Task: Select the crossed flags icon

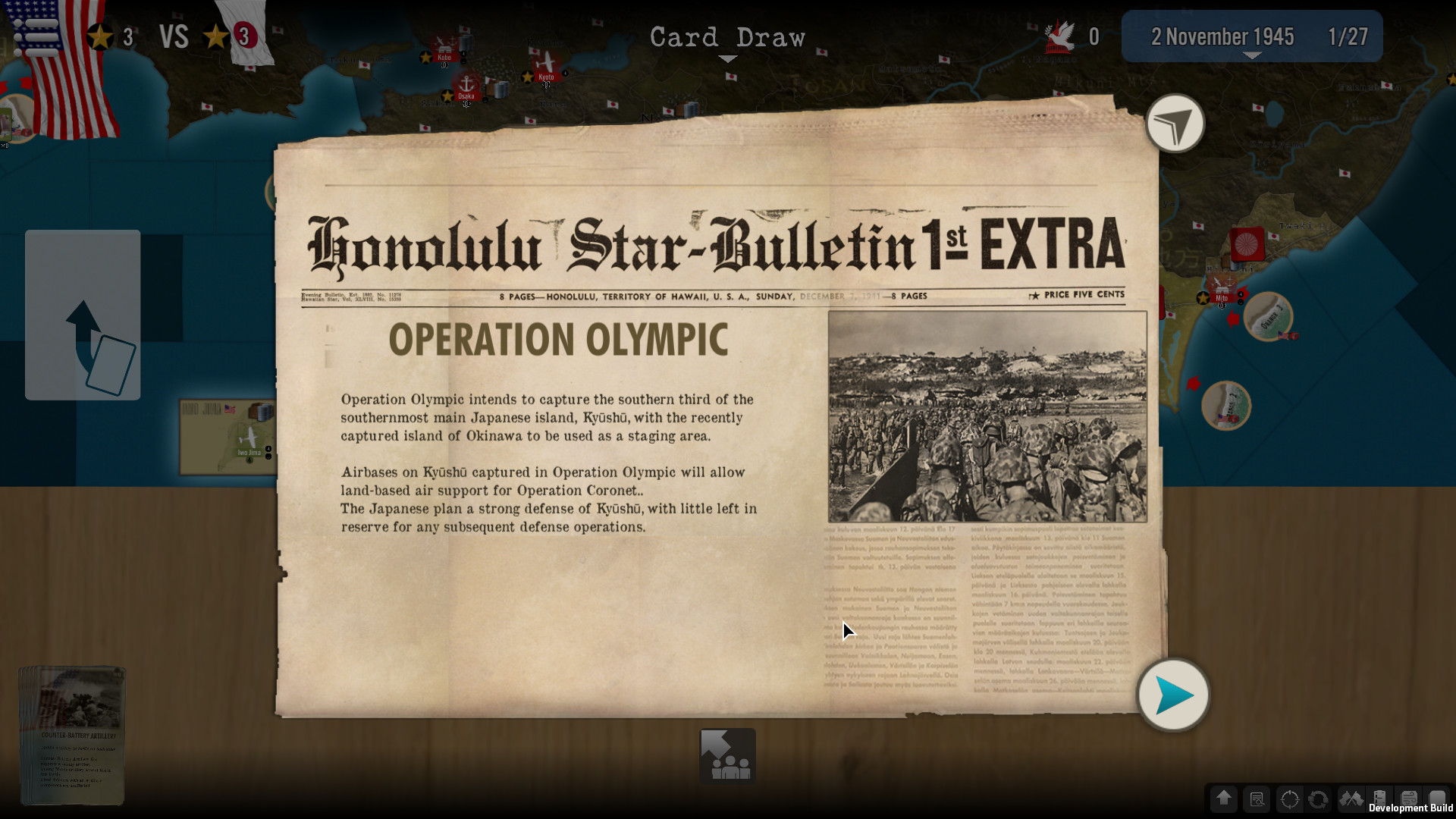Action: pyautogui.click(x=1352, y=799)
